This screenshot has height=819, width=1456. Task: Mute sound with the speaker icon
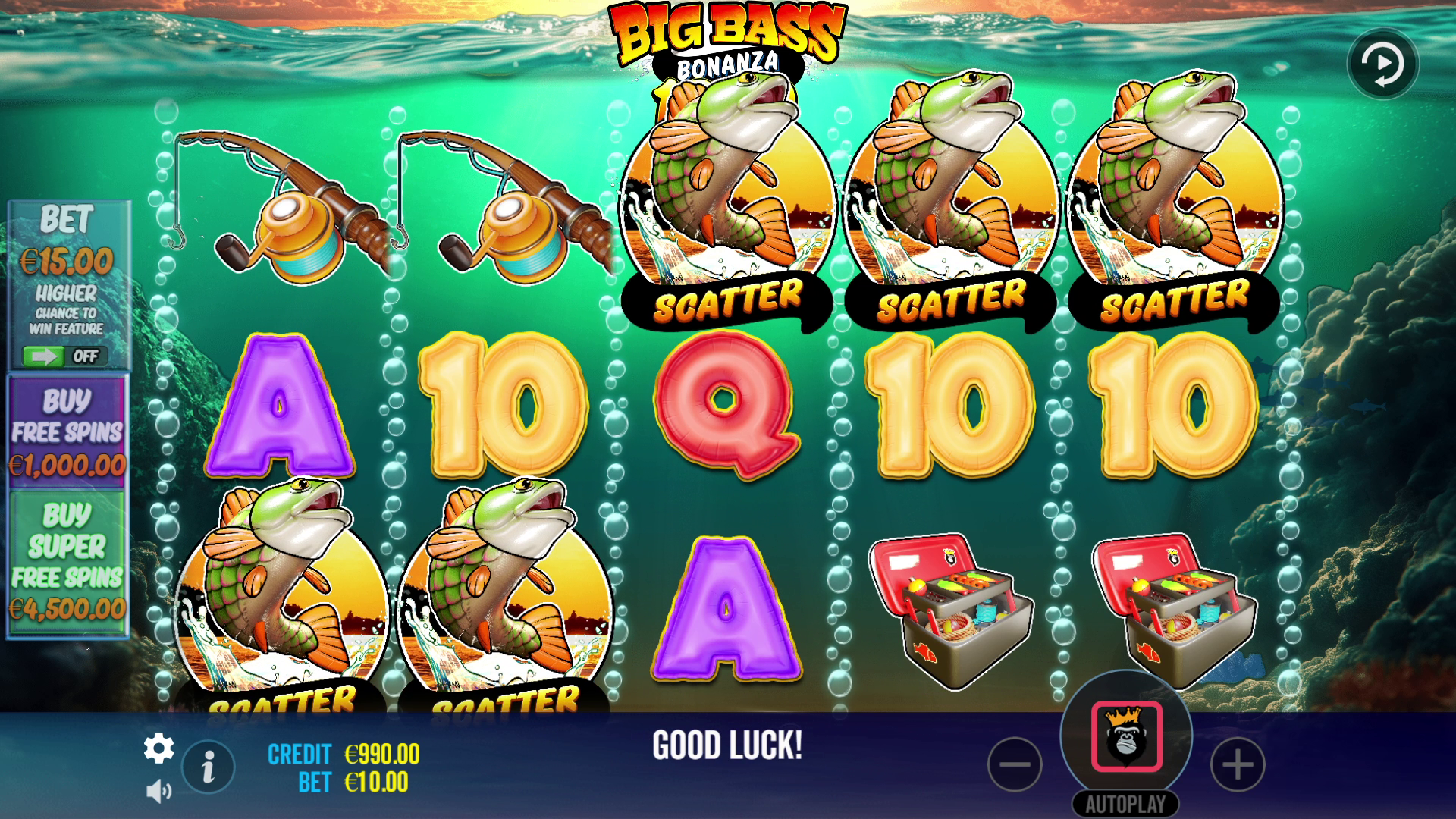(158, 792)
